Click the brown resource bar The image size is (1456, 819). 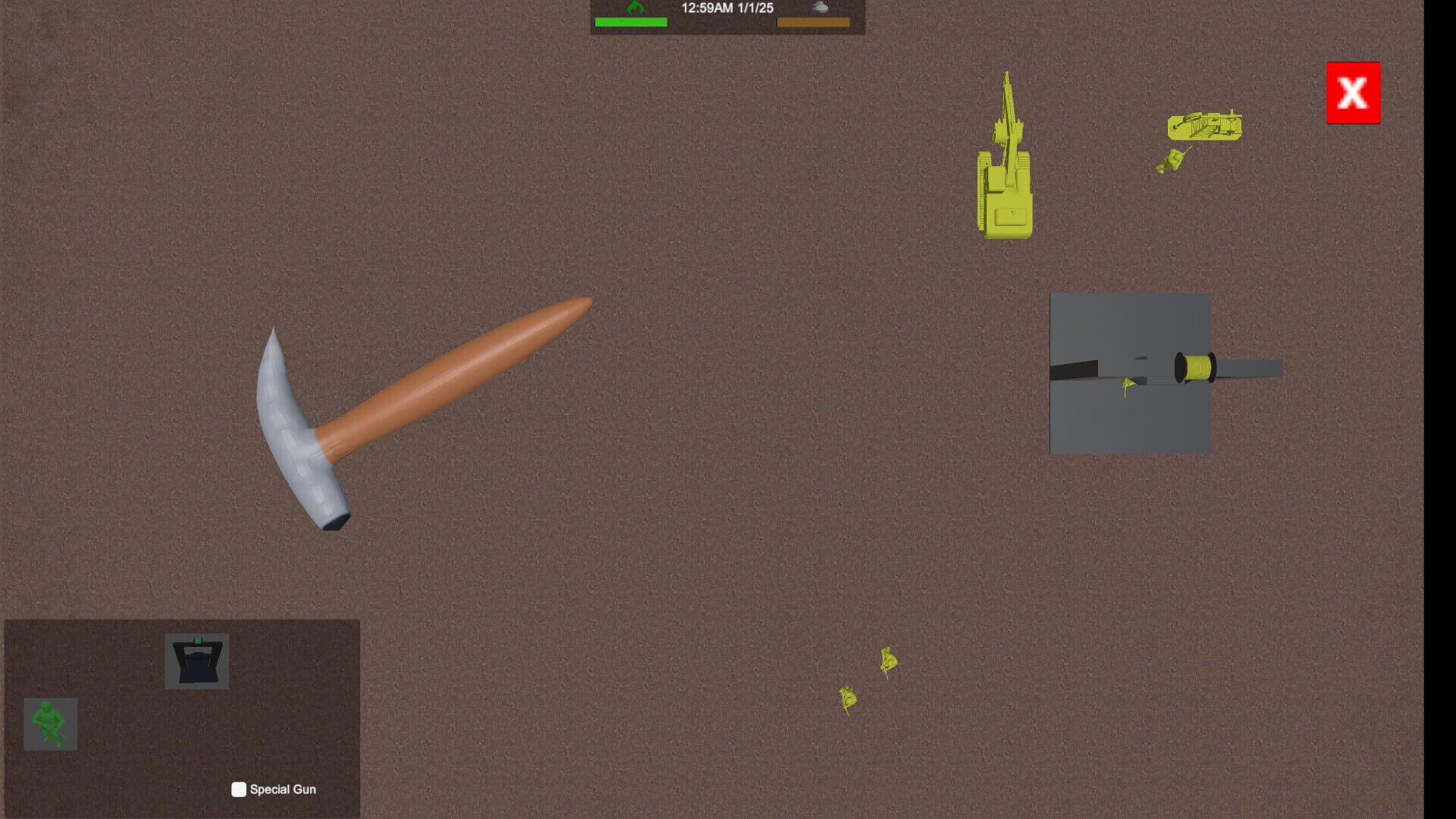click(814, 21)
